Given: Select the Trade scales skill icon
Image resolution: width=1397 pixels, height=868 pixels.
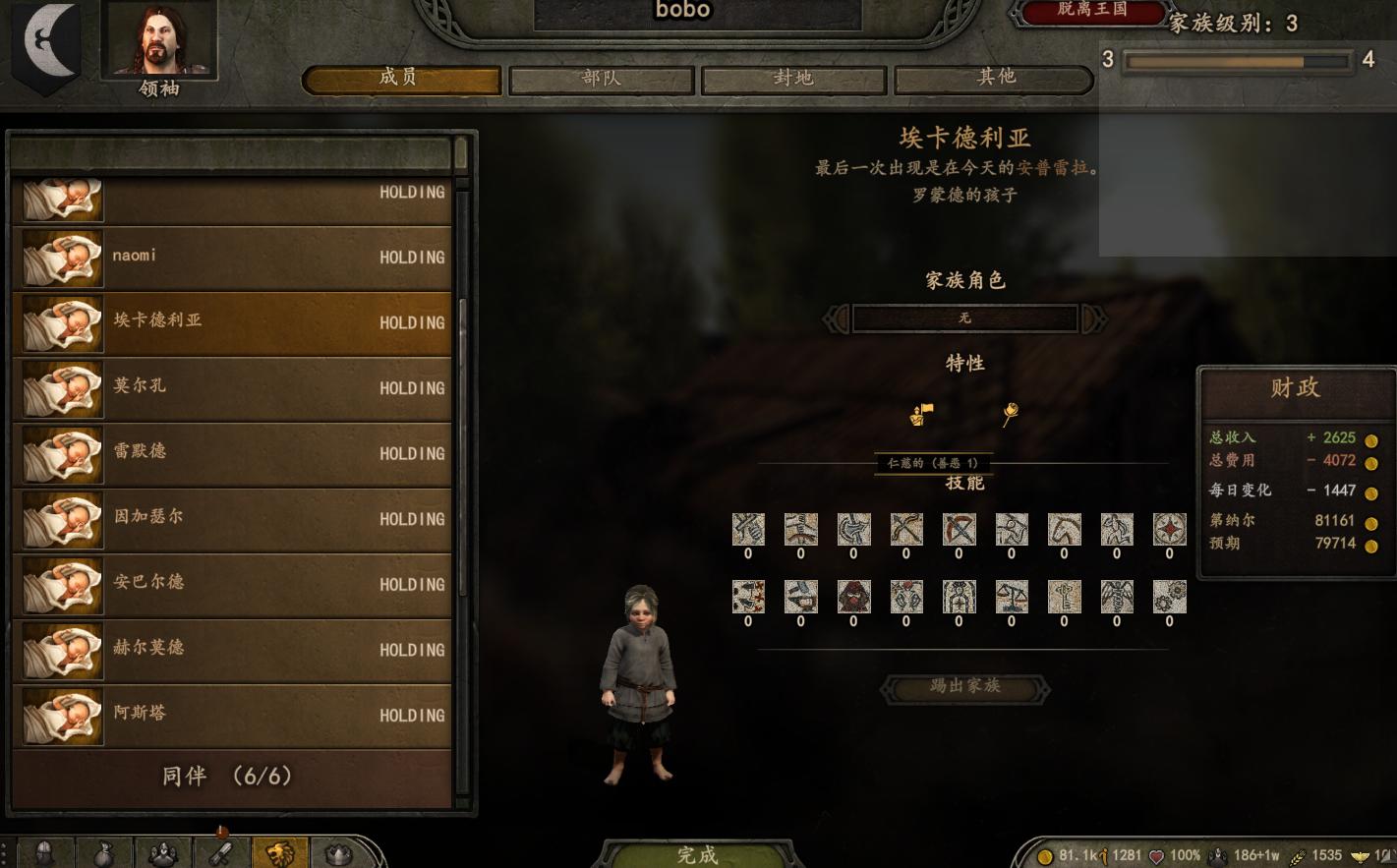Looking at the screenshot, I should click(x=1011, y=597).
